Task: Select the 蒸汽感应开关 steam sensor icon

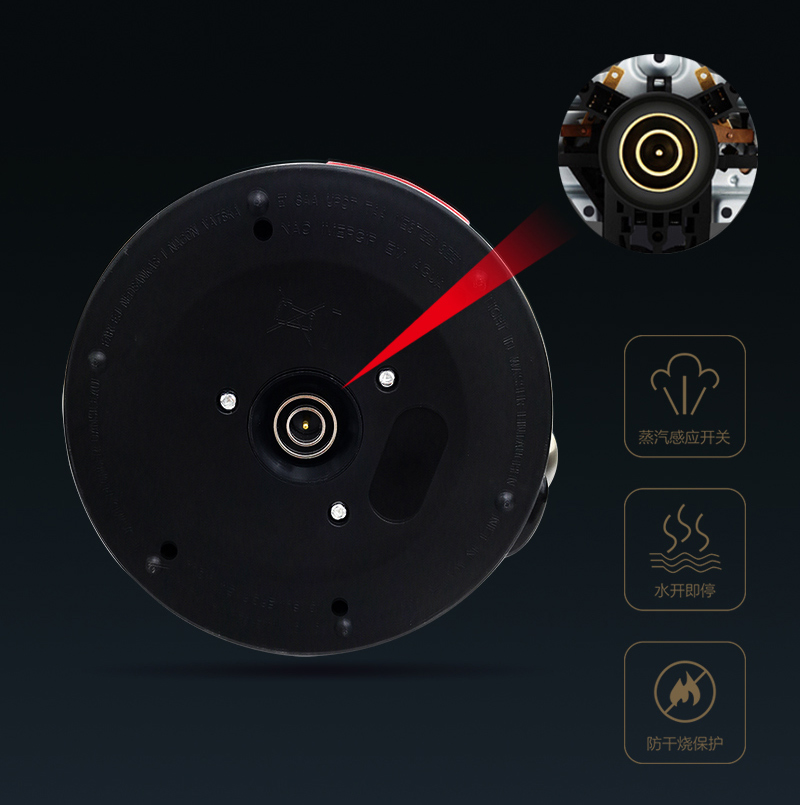Action: point(685,385)
